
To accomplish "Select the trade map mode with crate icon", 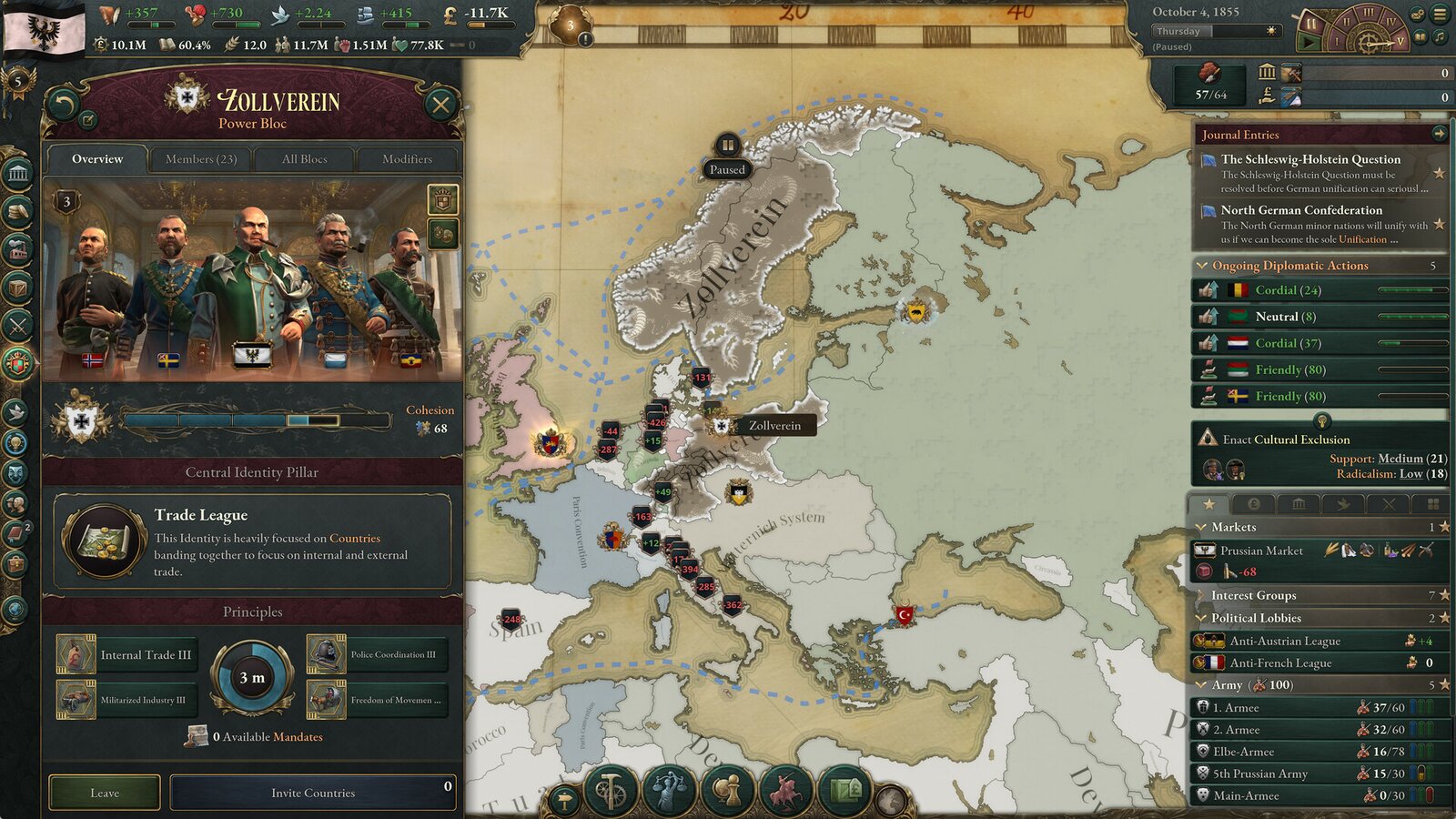I will coord(844,790).
